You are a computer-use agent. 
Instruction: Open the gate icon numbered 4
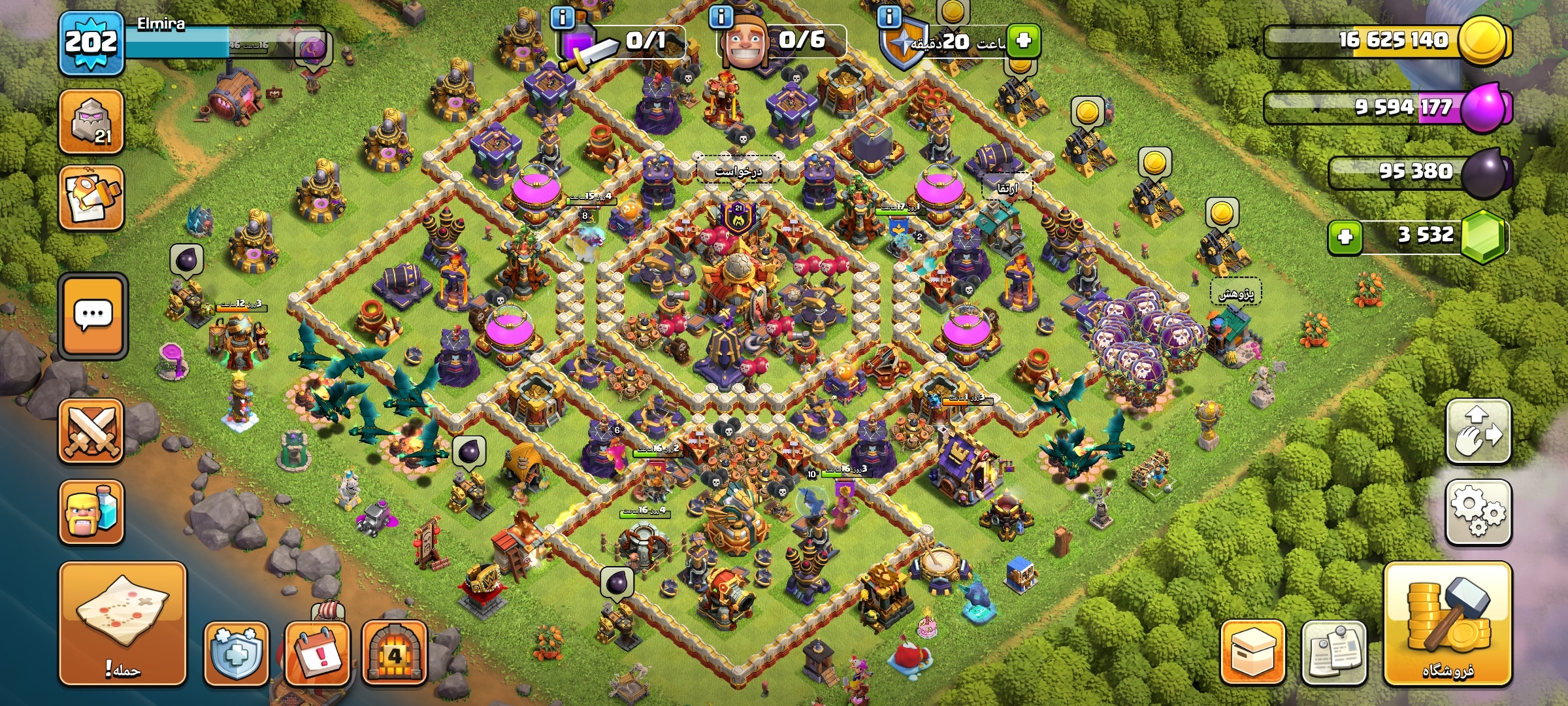(395, 653)
